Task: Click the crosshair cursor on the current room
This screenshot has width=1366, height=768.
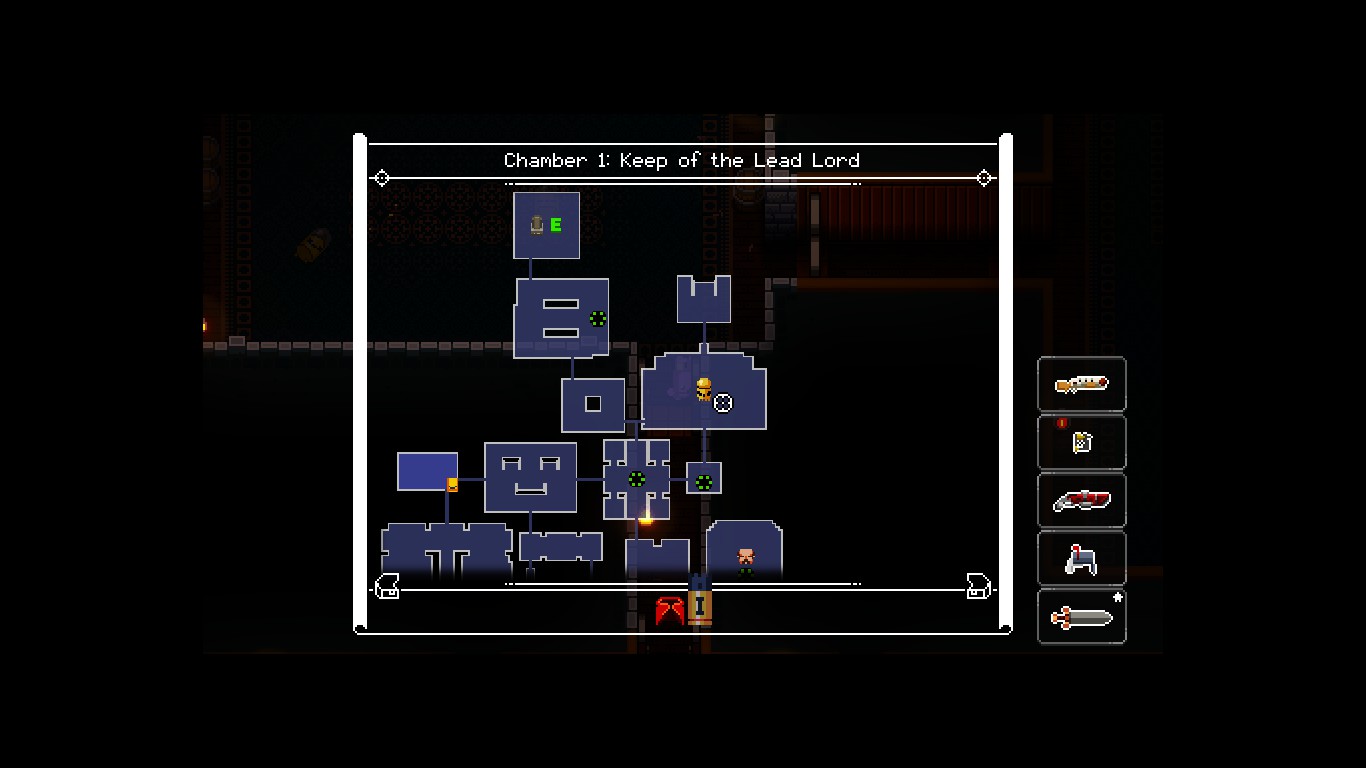Action: click(722, 403)
